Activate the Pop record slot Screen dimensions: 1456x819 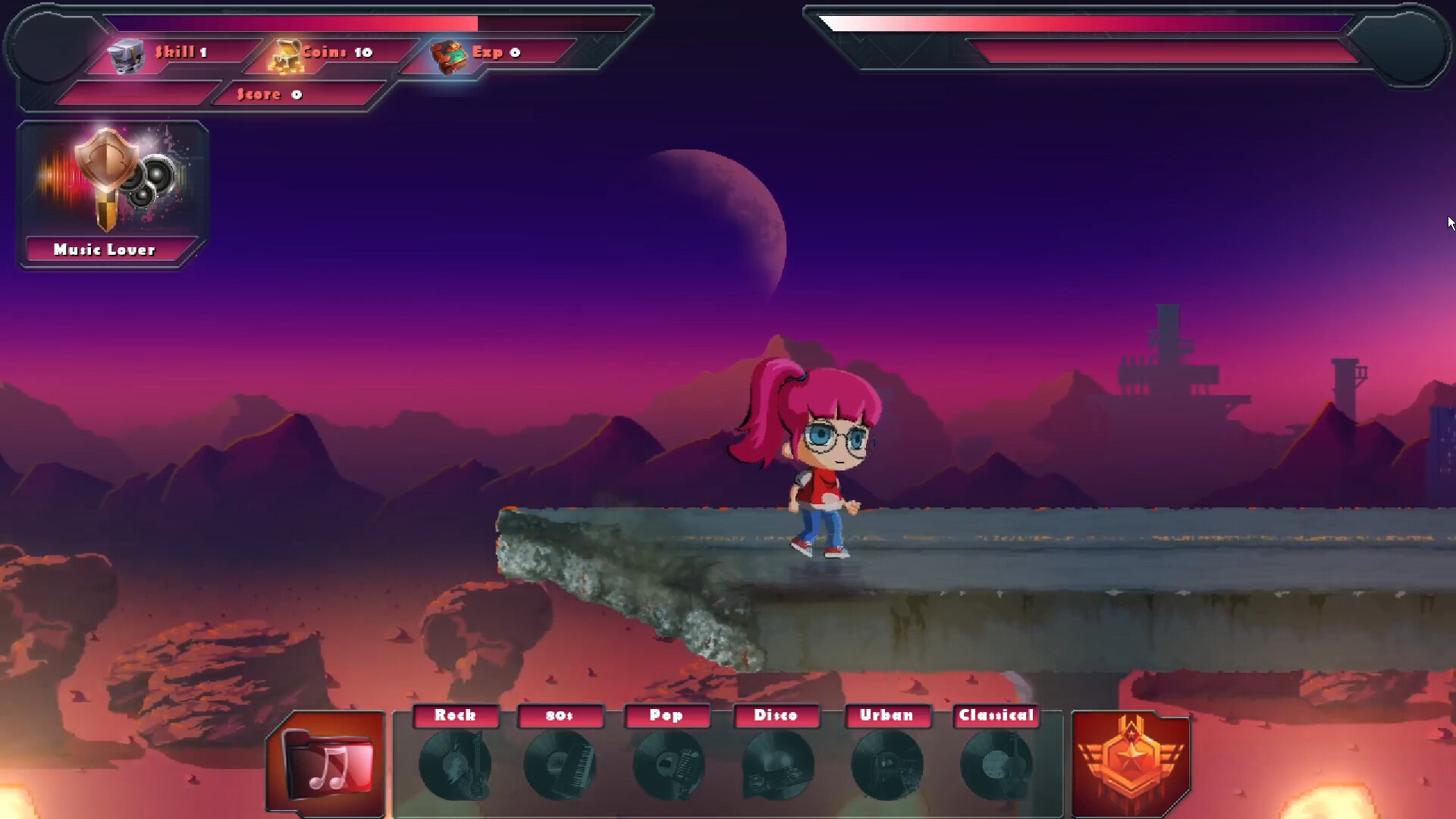(x=667, y=764)
